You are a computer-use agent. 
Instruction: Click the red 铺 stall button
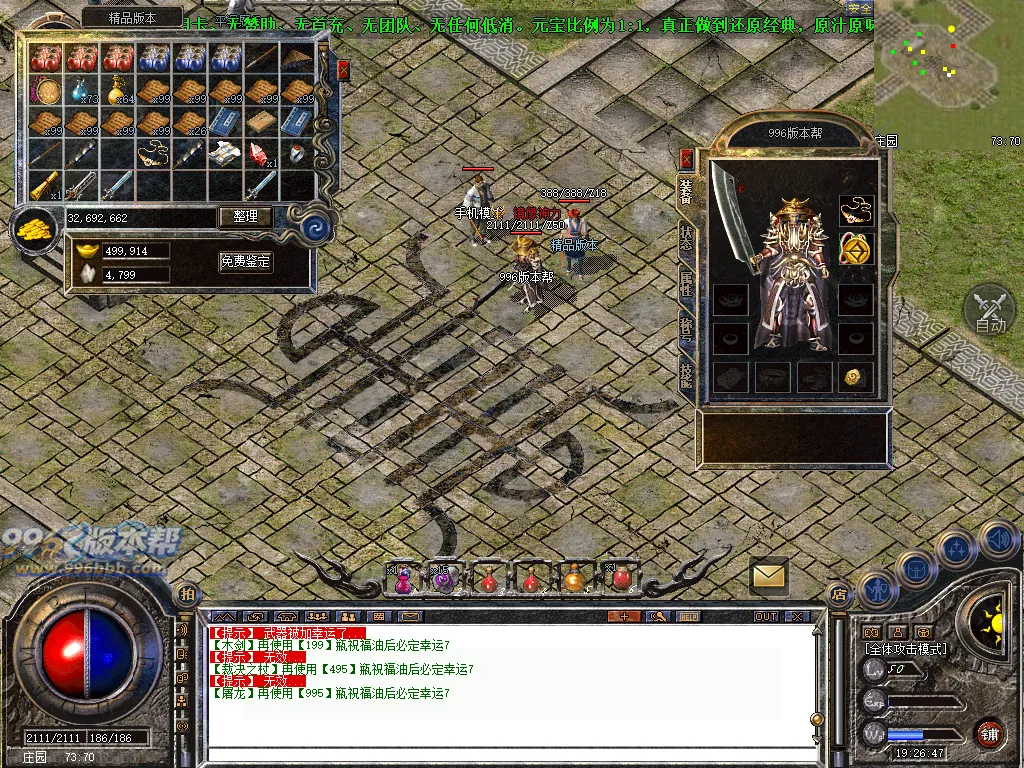click(988, 733)
